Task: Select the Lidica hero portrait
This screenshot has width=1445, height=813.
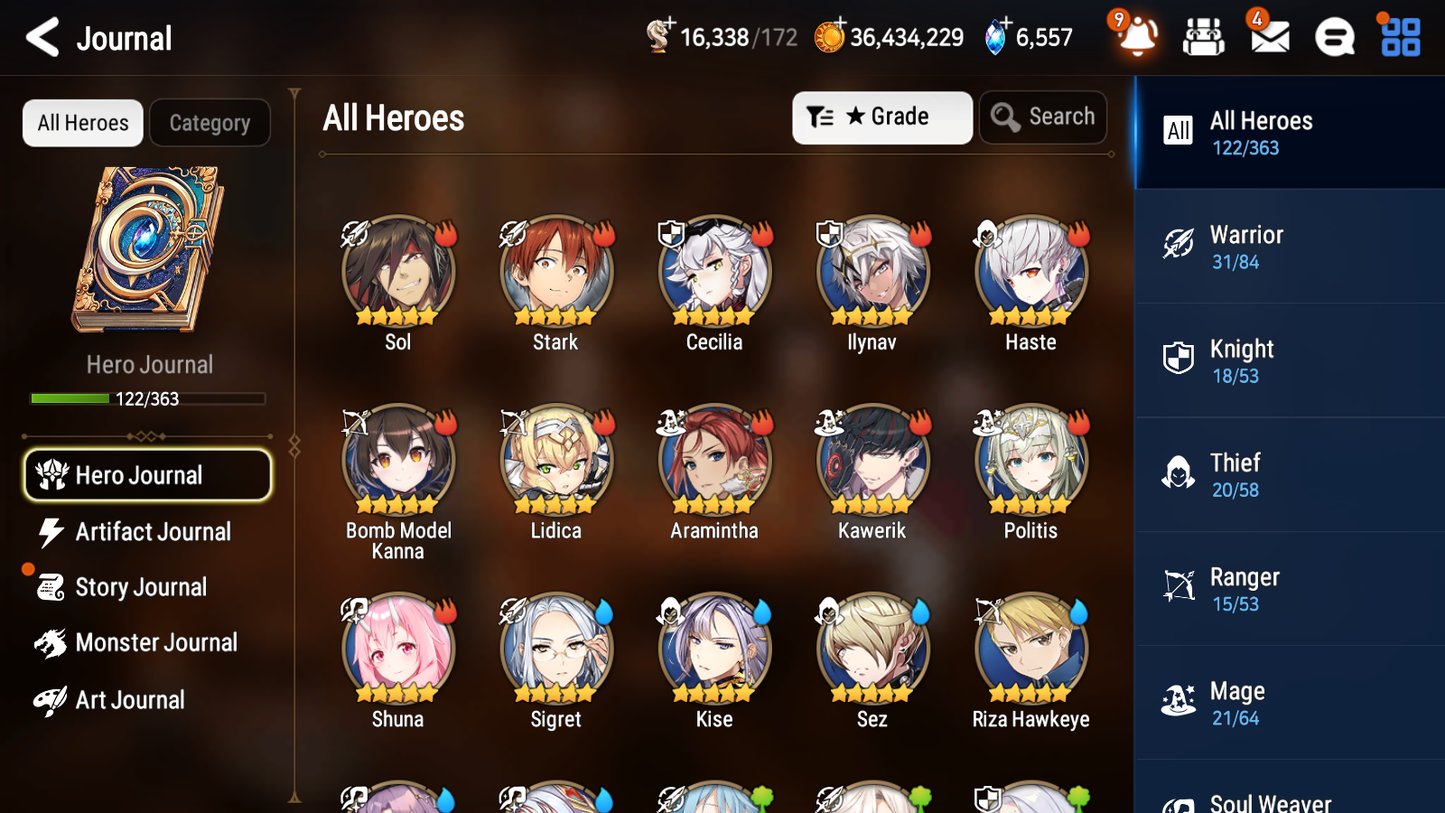Action: pos(556,460)
